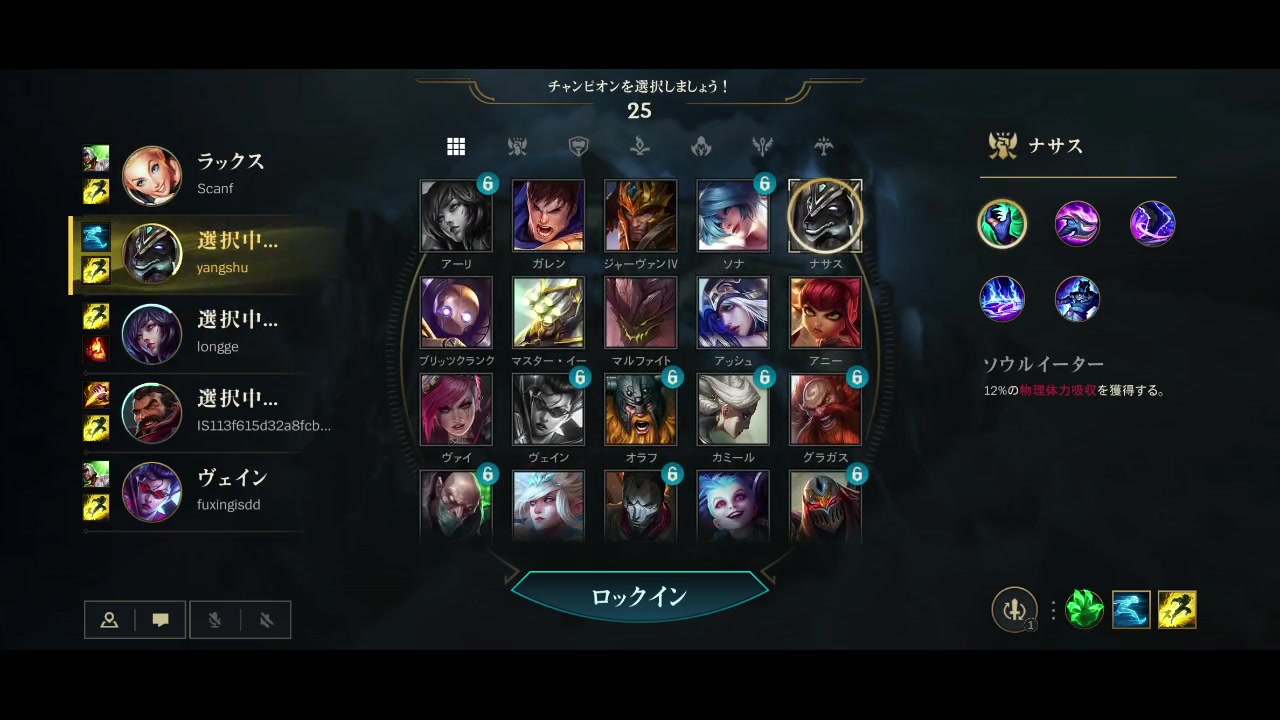Expand the smite-like circular icon with badge 1
This screenshot has height=720, width=1280.
point(1015,610)
